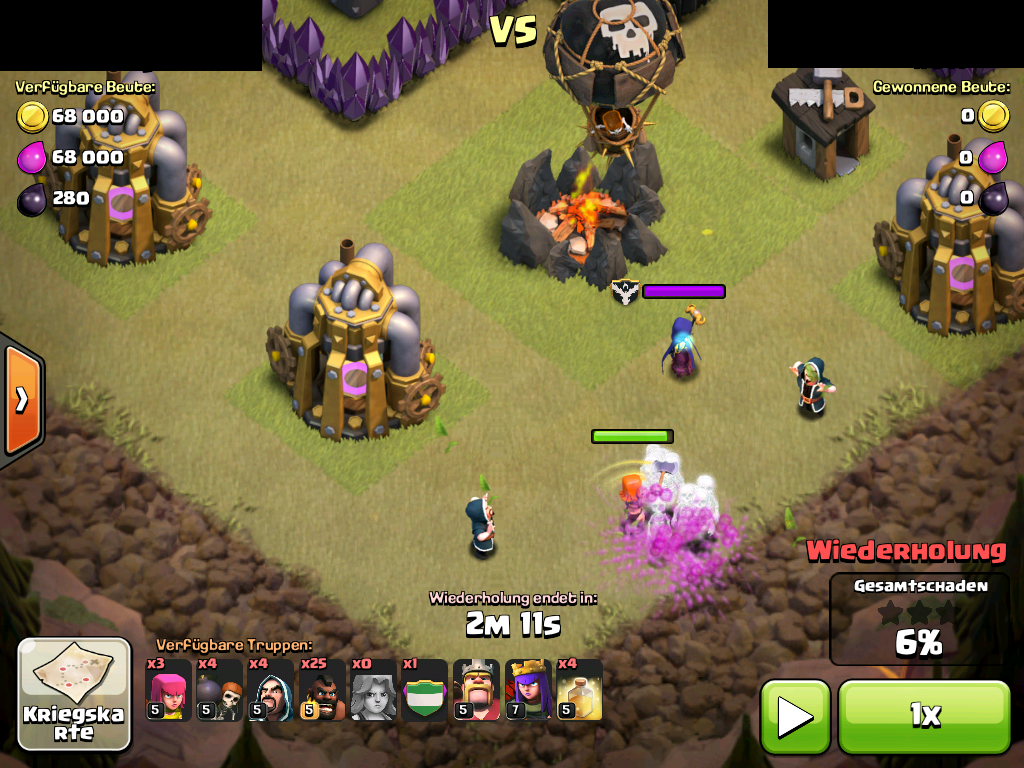Choose the clan castle shield slot

coord(424,690)
